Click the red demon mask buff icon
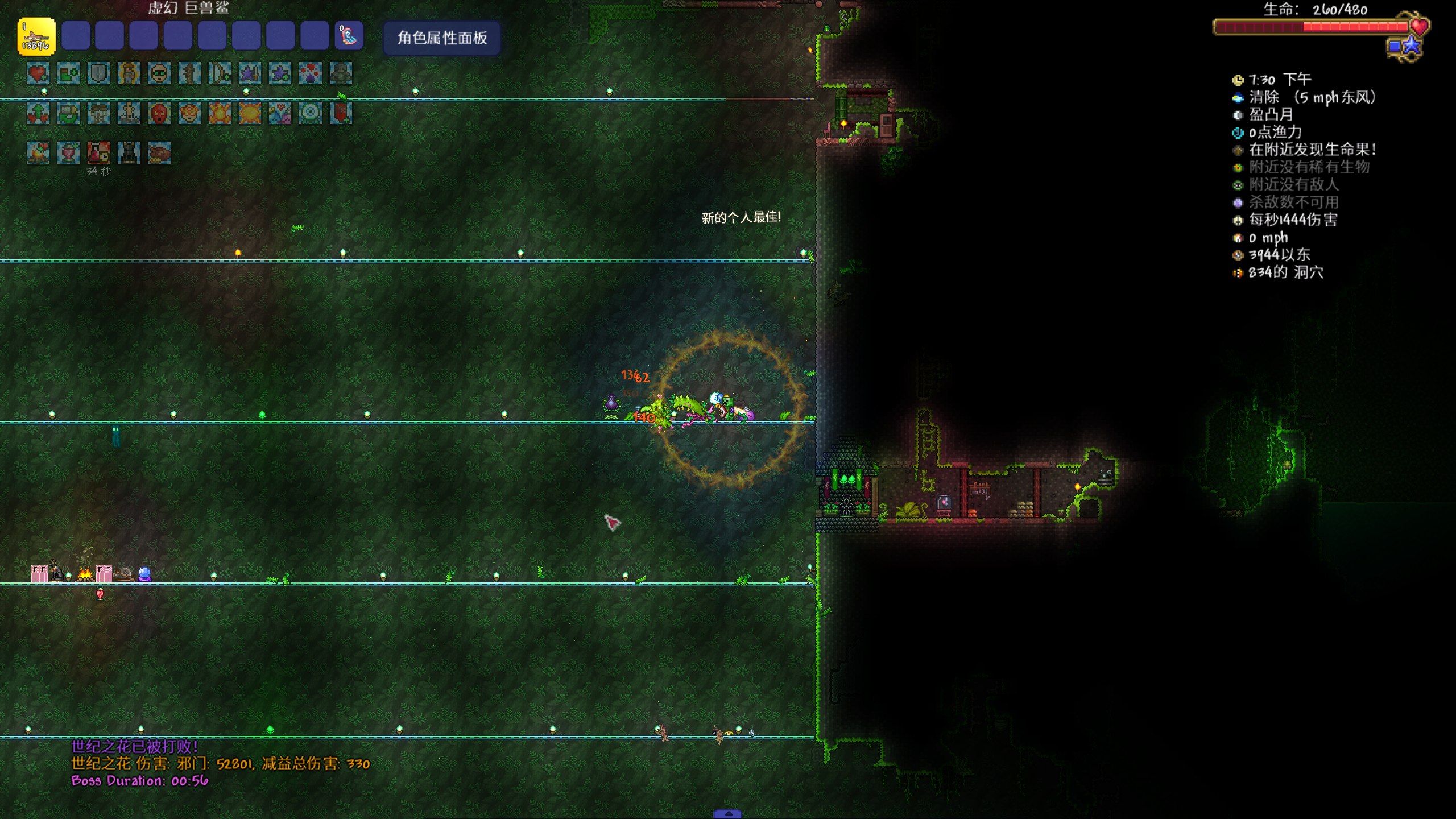The image size is (1456, 819). tap(159, 113)
